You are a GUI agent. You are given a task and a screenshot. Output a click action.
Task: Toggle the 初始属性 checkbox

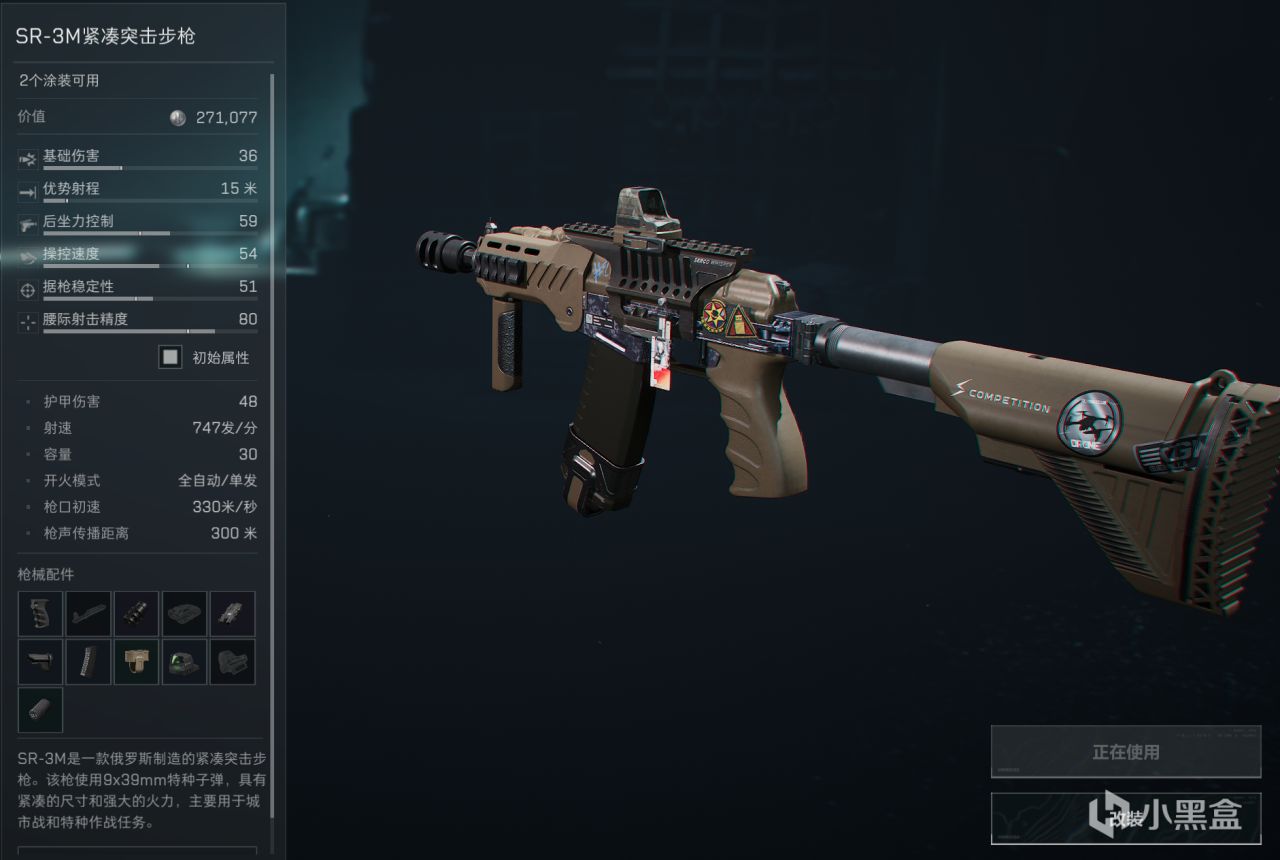pyautogui.click(x=171, y=357)
